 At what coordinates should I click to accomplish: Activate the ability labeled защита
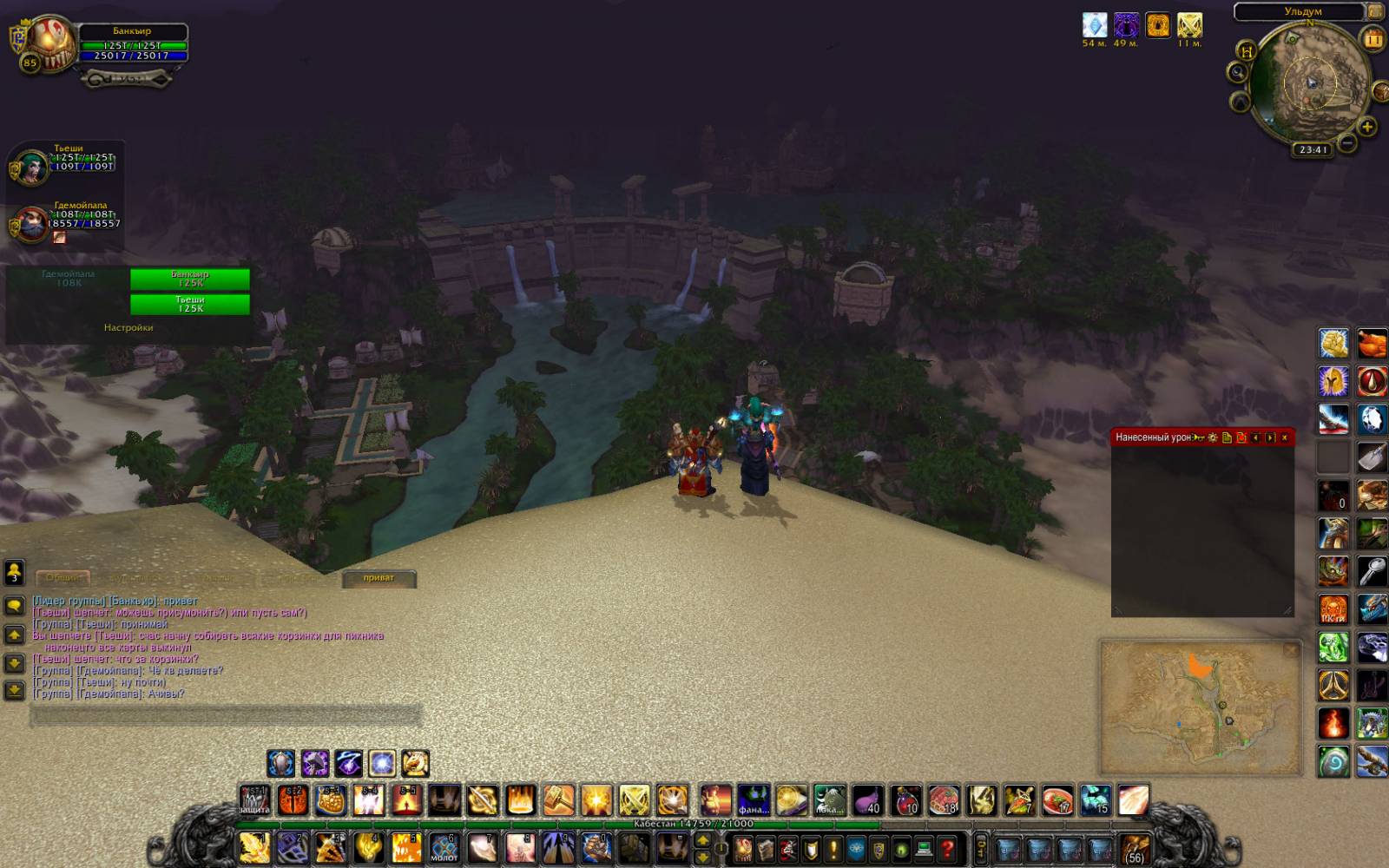coord(255,799)
